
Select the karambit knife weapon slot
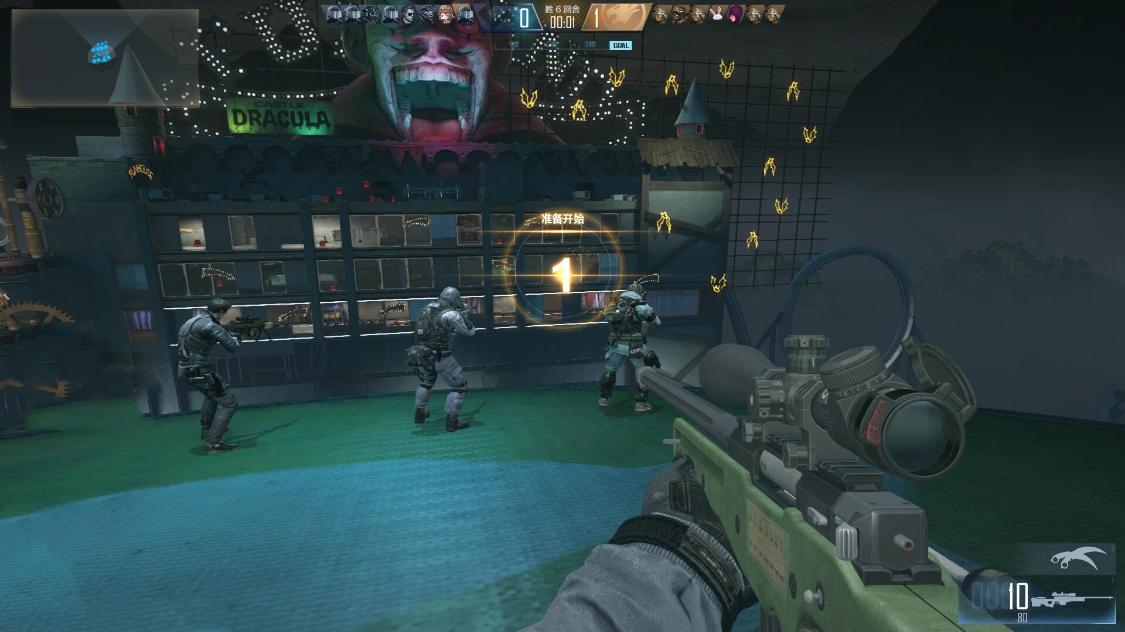pyautogui.click(x=1078, y=558)
